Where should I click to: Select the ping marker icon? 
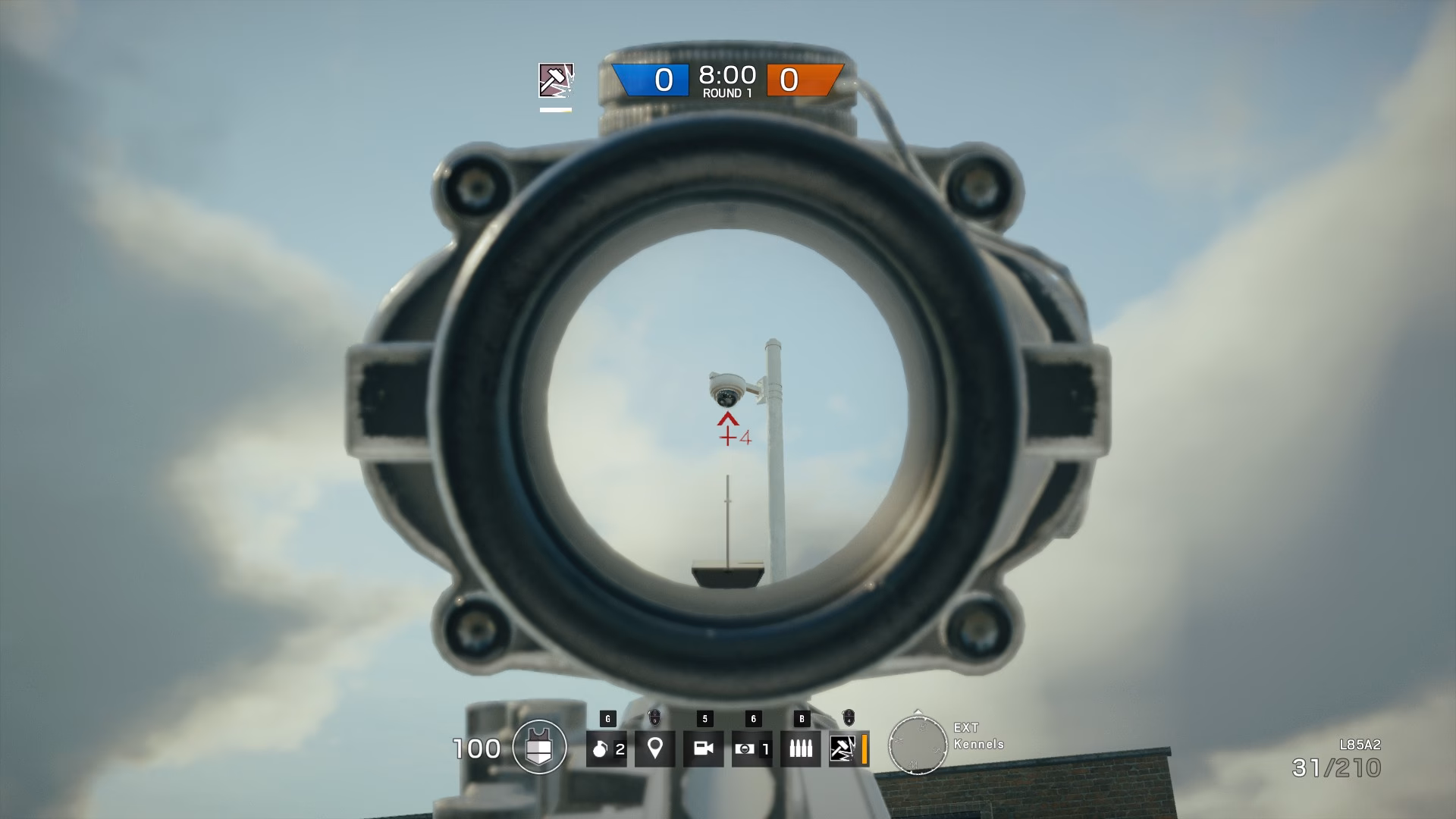pos(656,749)
